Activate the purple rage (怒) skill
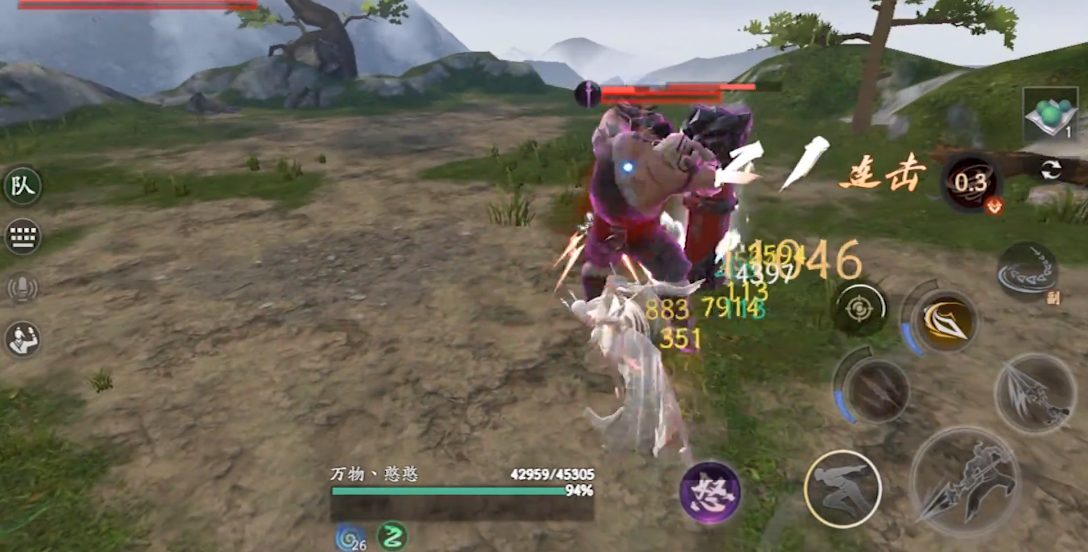1088x552 pixels. (710, 493)
